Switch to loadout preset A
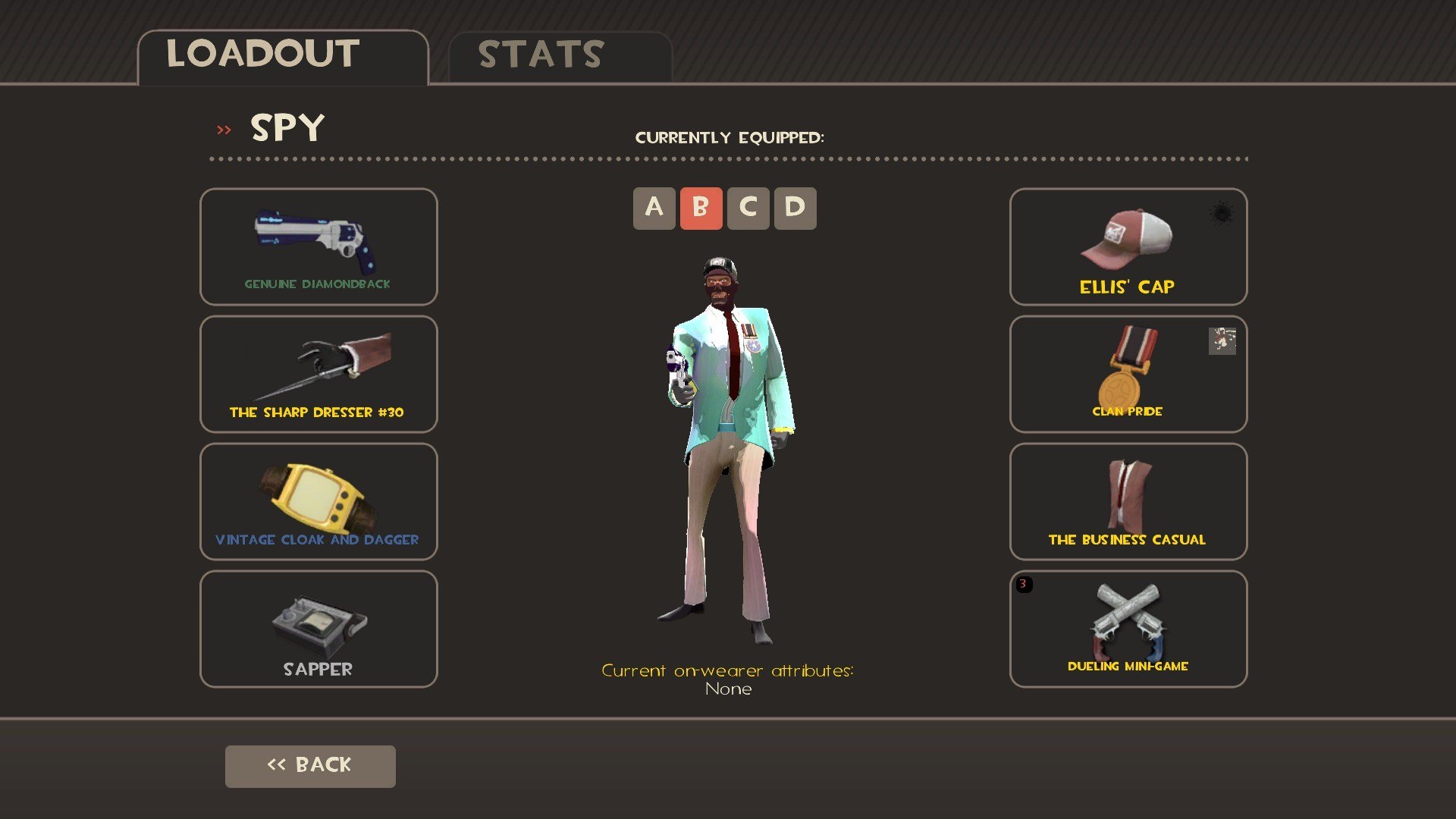1456x819 pixels. 654,209
